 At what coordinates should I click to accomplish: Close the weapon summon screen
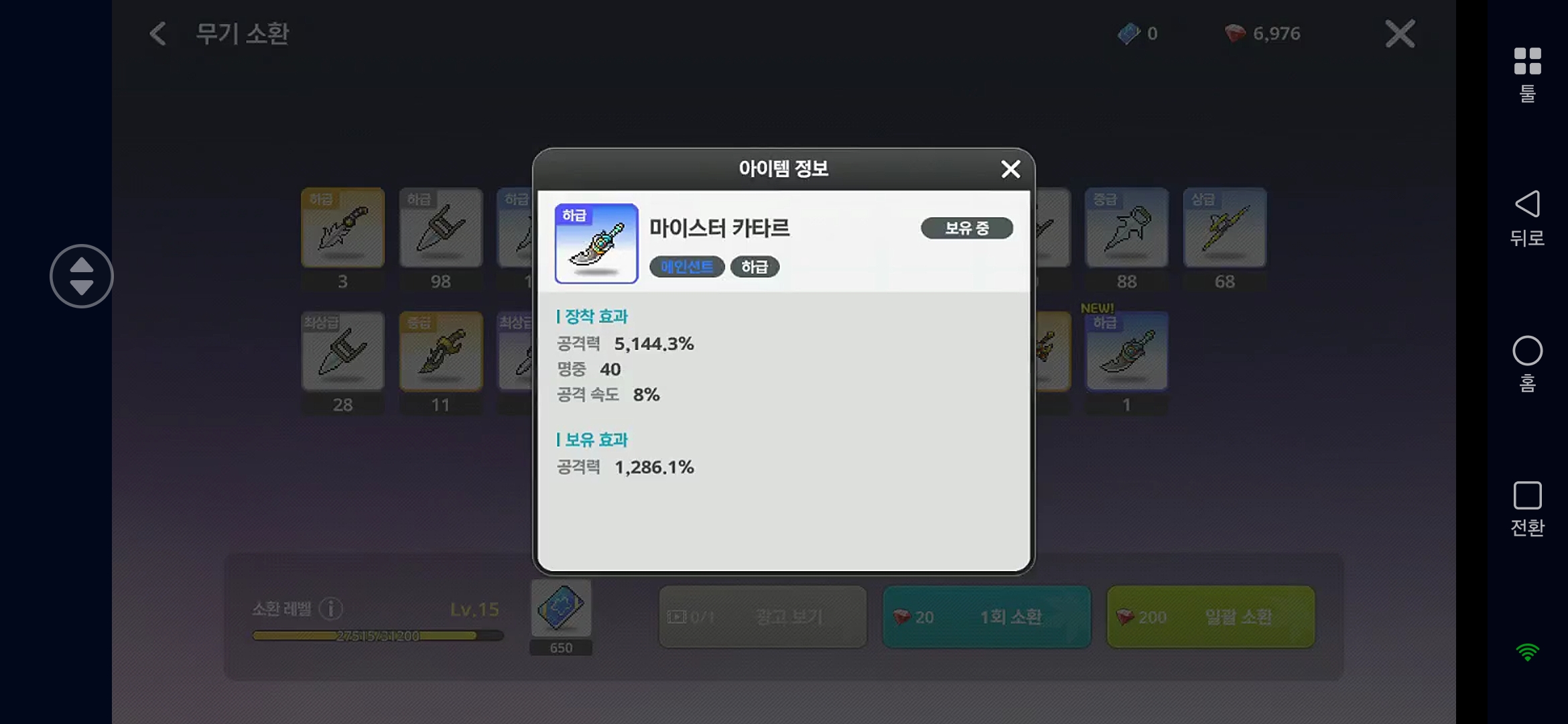pos(1400,34)
